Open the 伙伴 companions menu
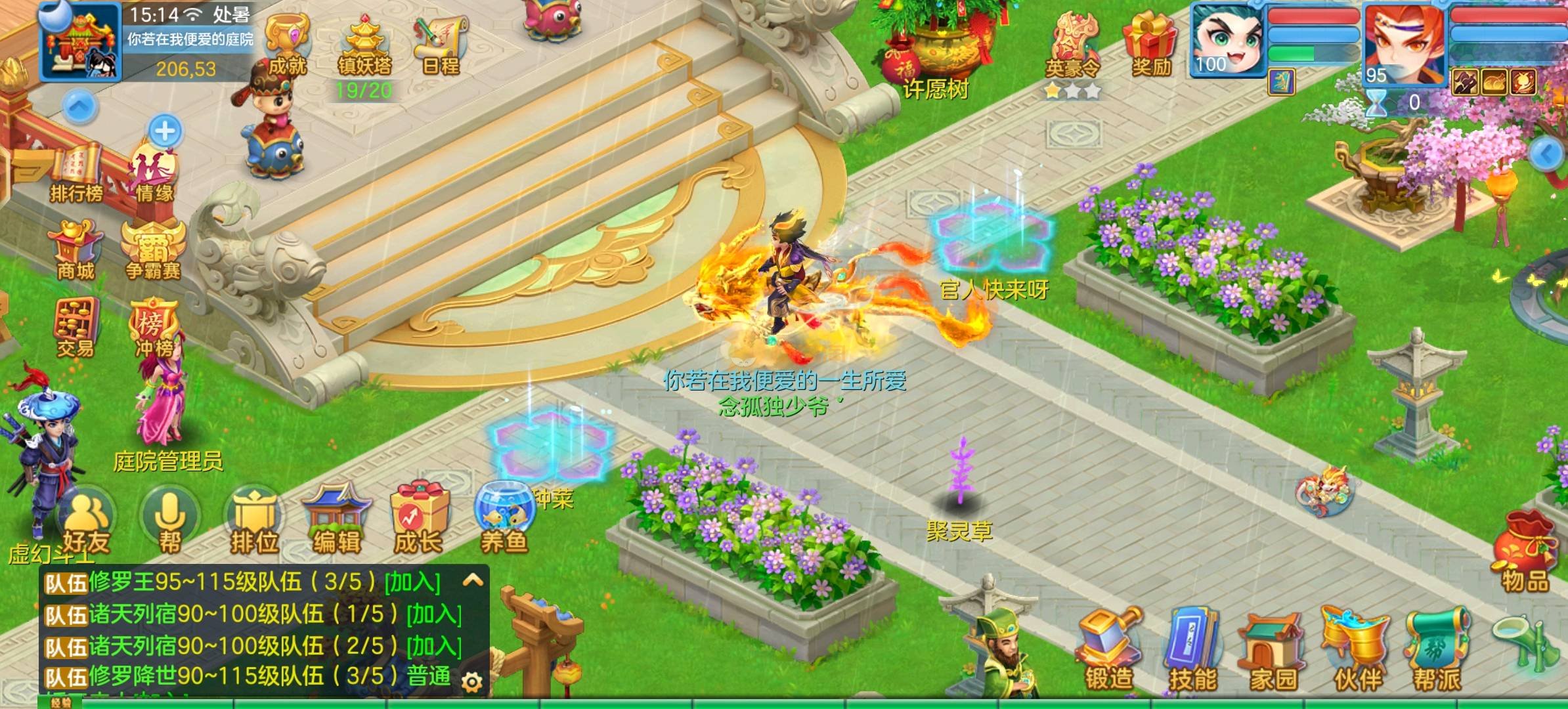Viewport: 1568px width, 709px height. 1357,650
